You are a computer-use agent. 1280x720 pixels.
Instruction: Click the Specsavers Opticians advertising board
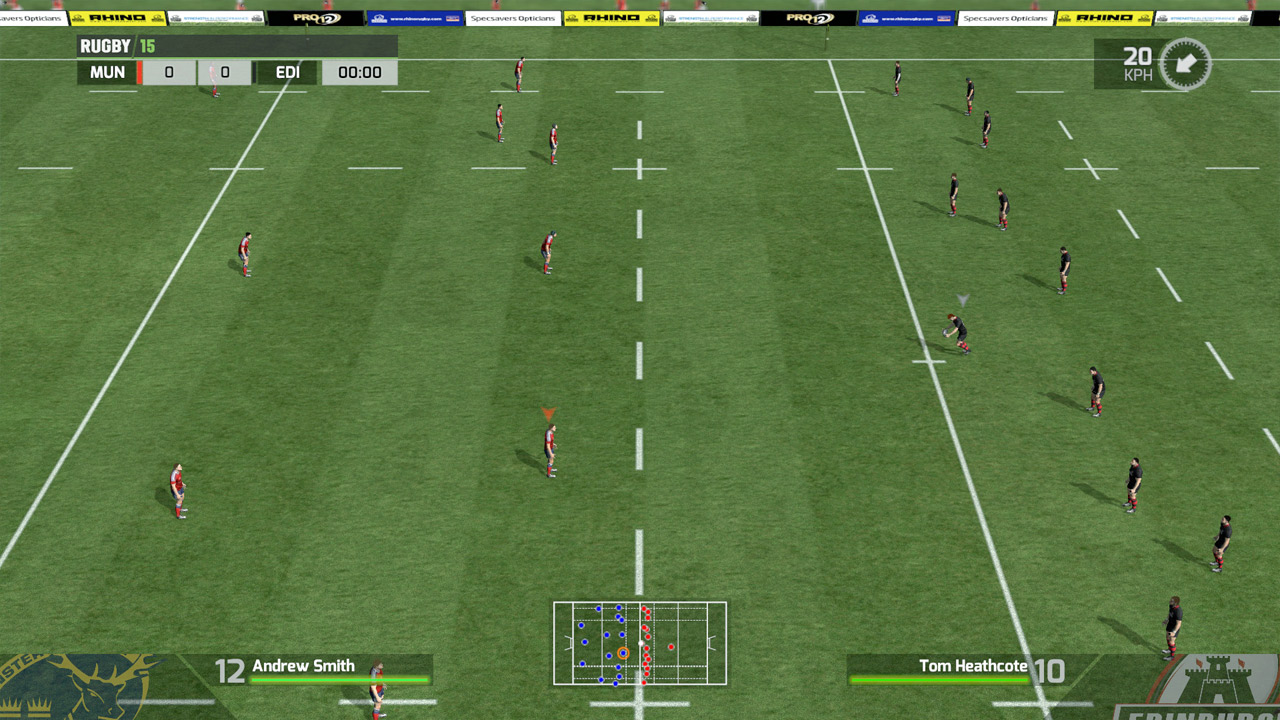(x=513, y=17)
